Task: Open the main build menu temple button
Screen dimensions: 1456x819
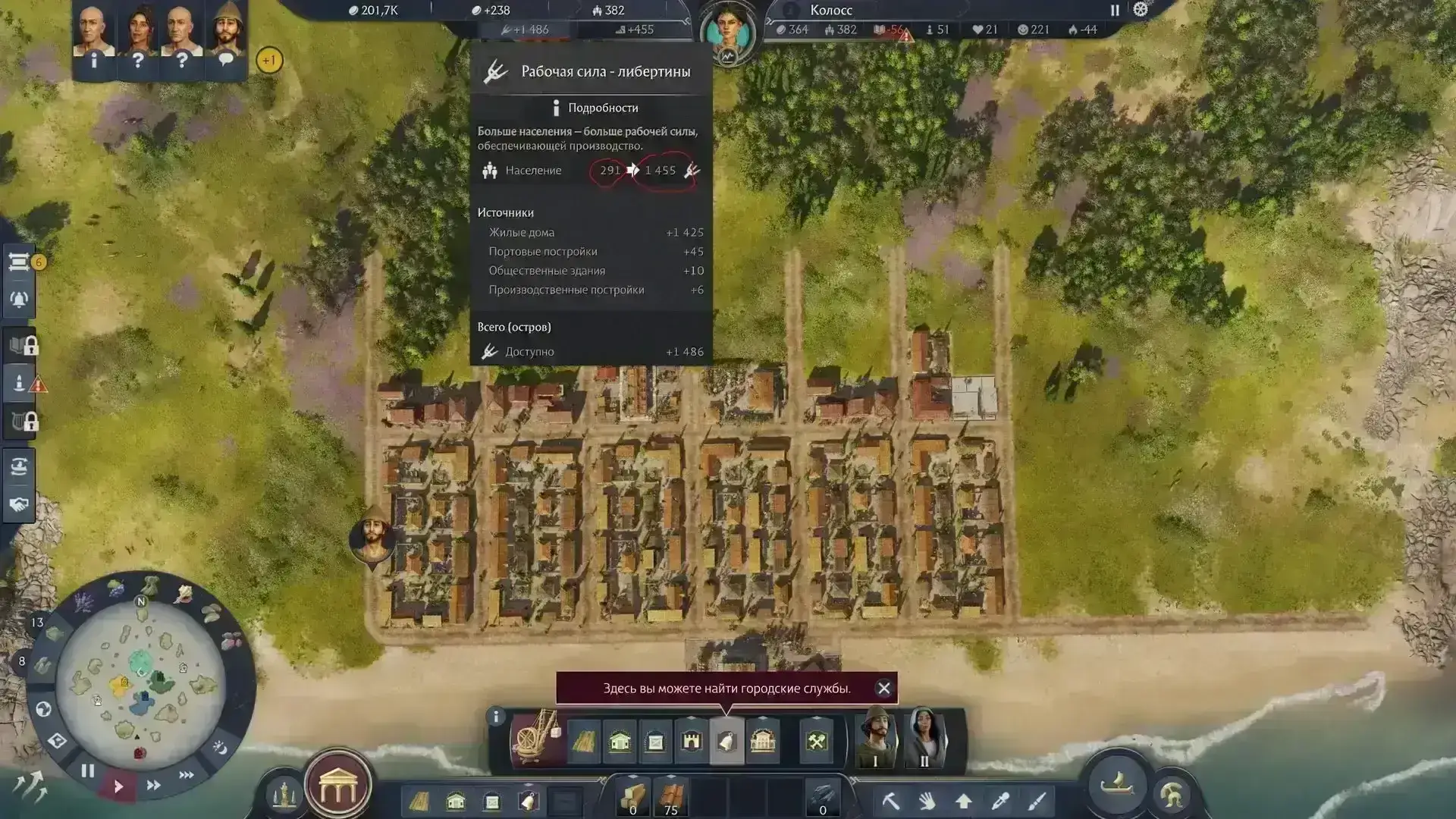Action: click(337, 788)
